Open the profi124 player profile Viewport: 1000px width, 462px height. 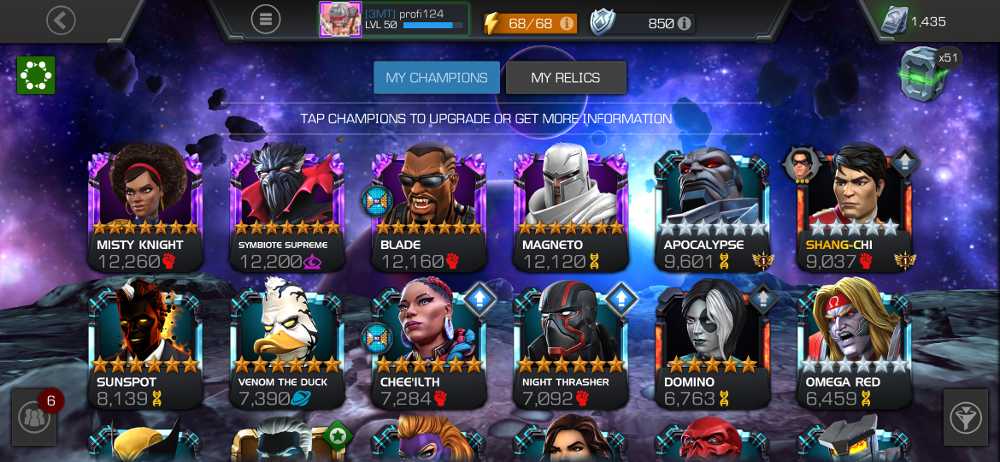394,19
